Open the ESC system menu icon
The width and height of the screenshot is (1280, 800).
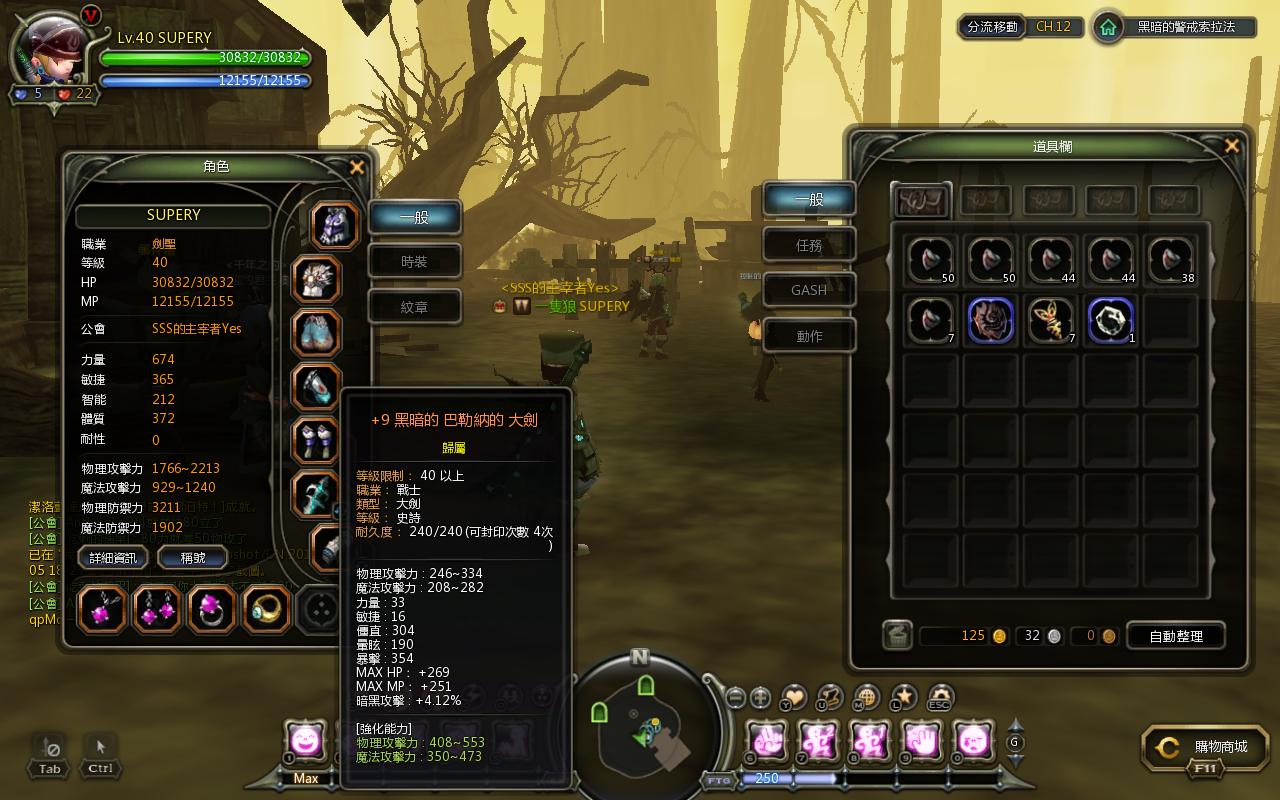coord(939,697)
